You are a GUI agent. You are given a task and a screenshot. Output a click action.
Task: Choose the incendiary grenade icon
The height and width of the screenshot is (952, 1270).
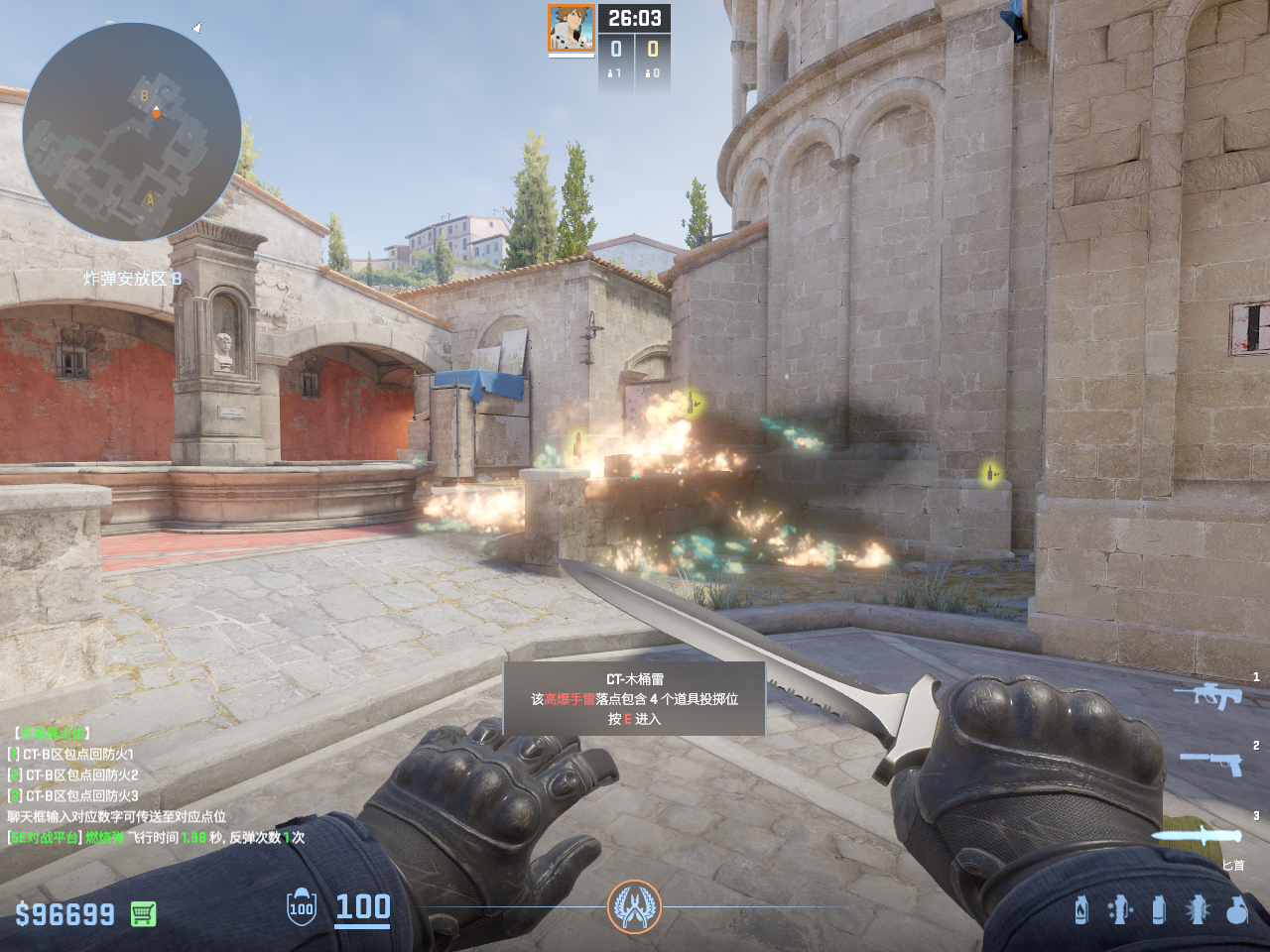[x=1081, y=909]
